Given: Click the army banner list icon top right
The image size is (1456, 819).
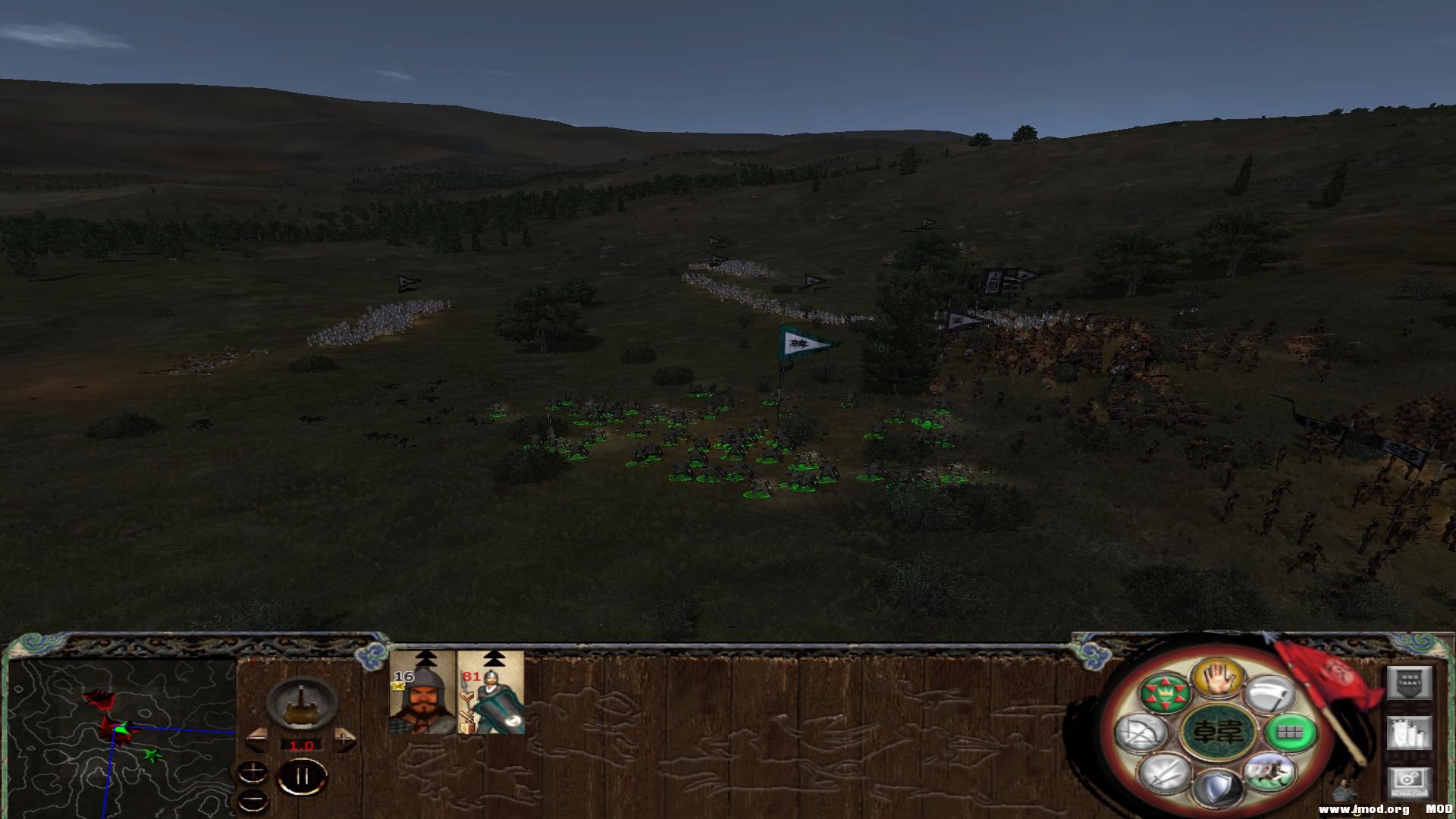Looking at the screenshot, I should 1409,680.
